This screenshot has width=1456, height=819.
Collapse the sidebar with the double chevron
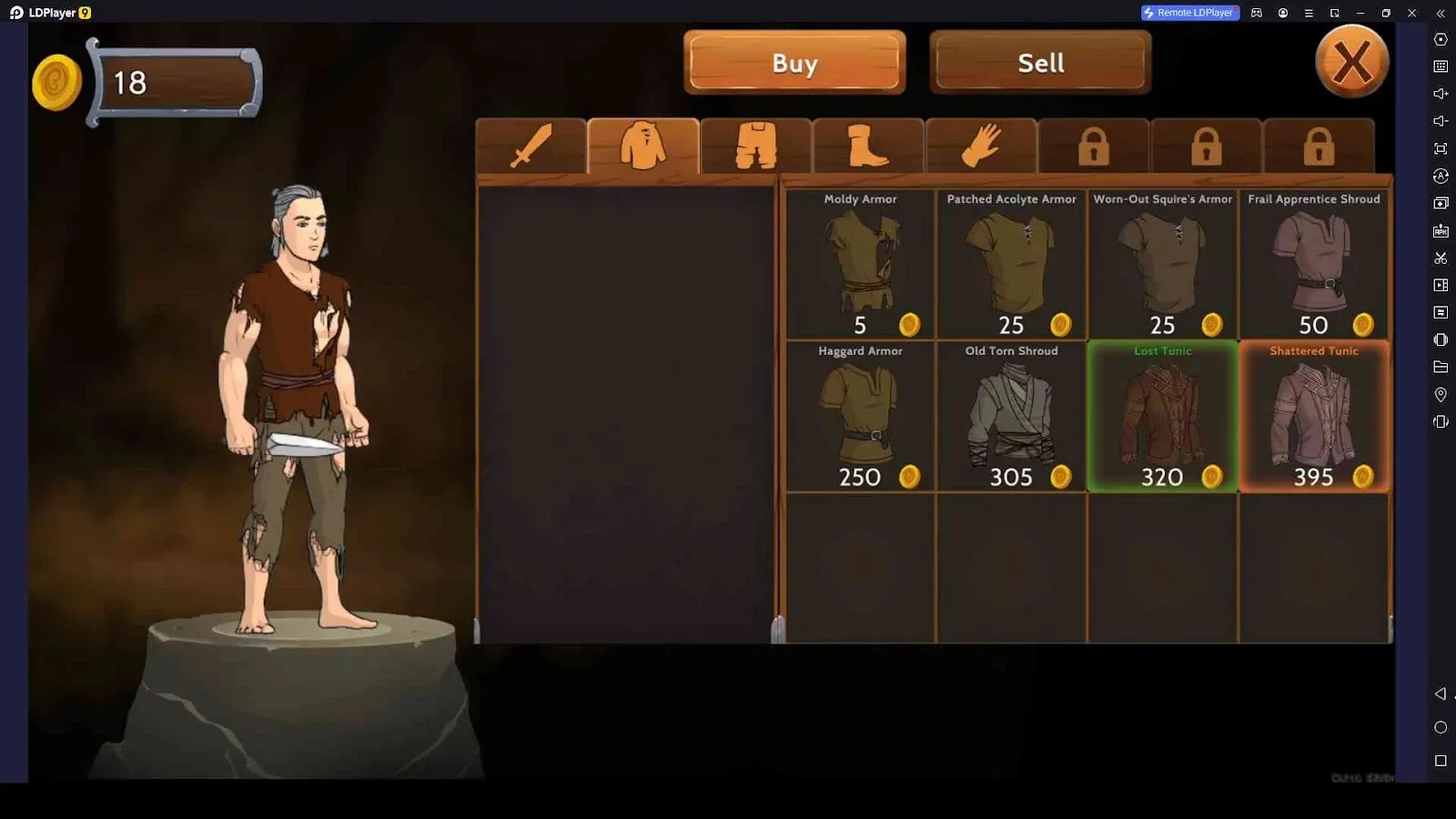click(1442, 13)
